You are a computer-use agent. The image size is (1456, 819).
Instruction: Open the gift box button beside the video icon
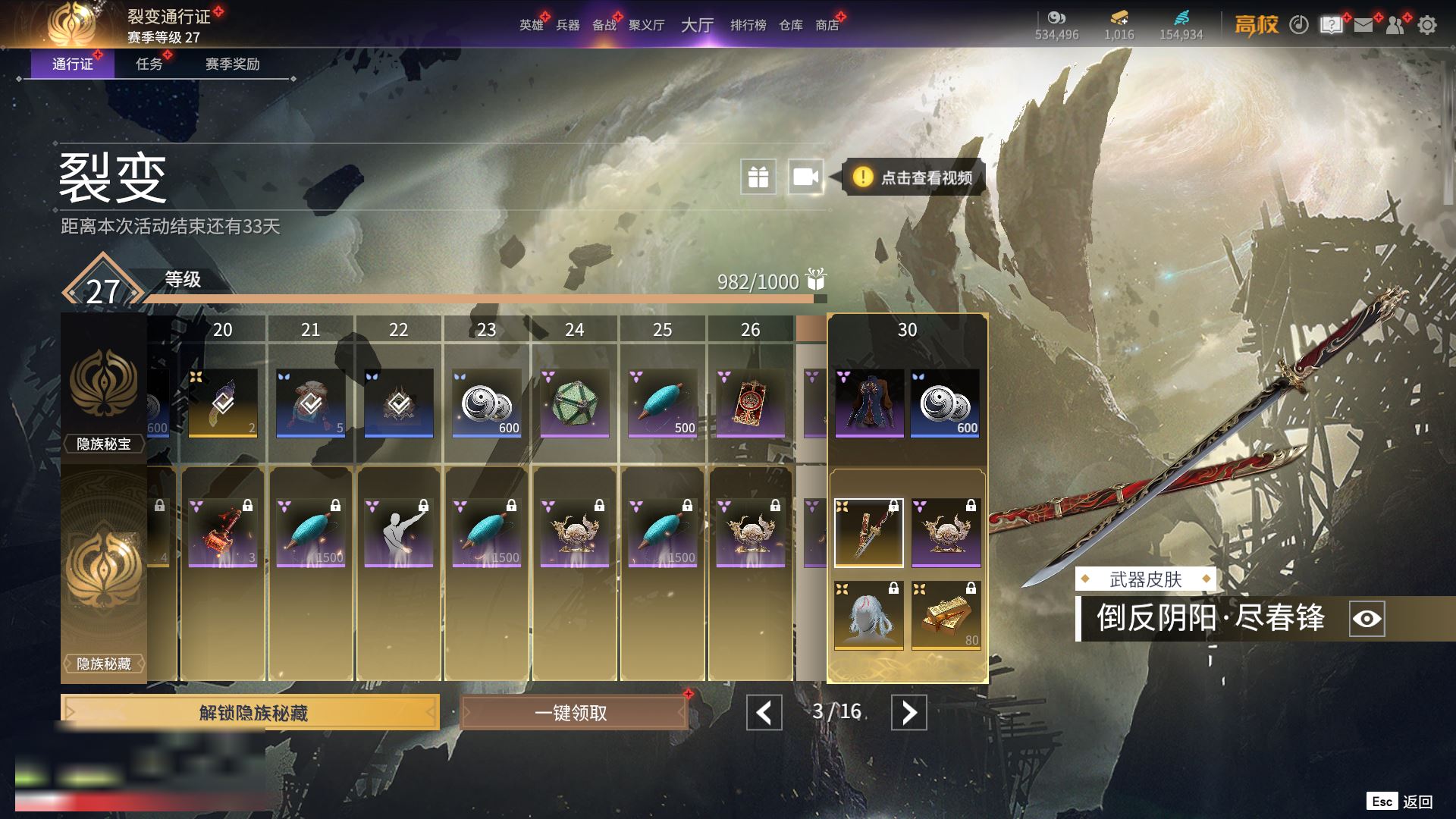[x=758, y=177]
